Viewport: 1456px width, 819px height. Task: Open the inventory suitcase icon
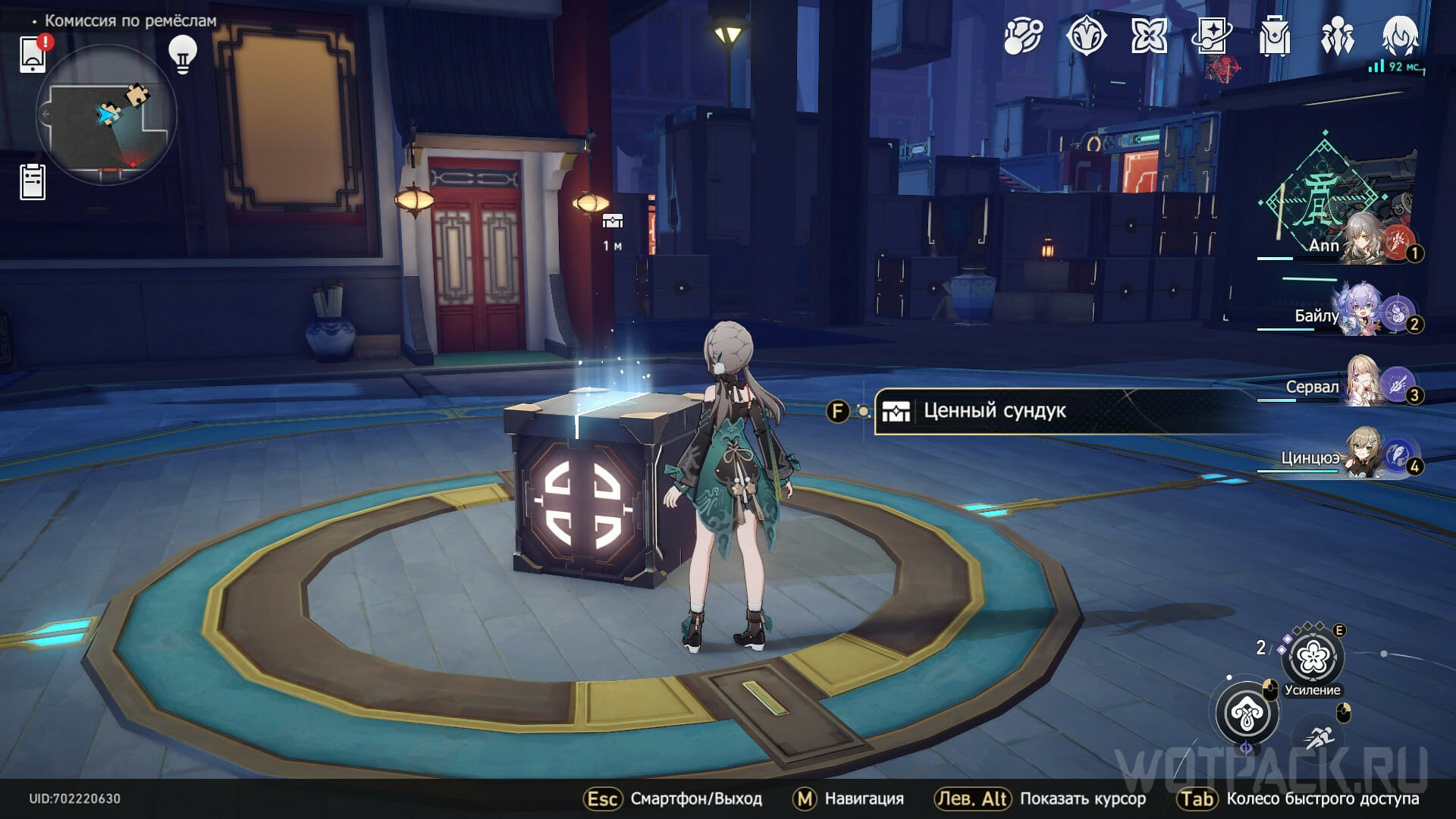click(1274, 36)
